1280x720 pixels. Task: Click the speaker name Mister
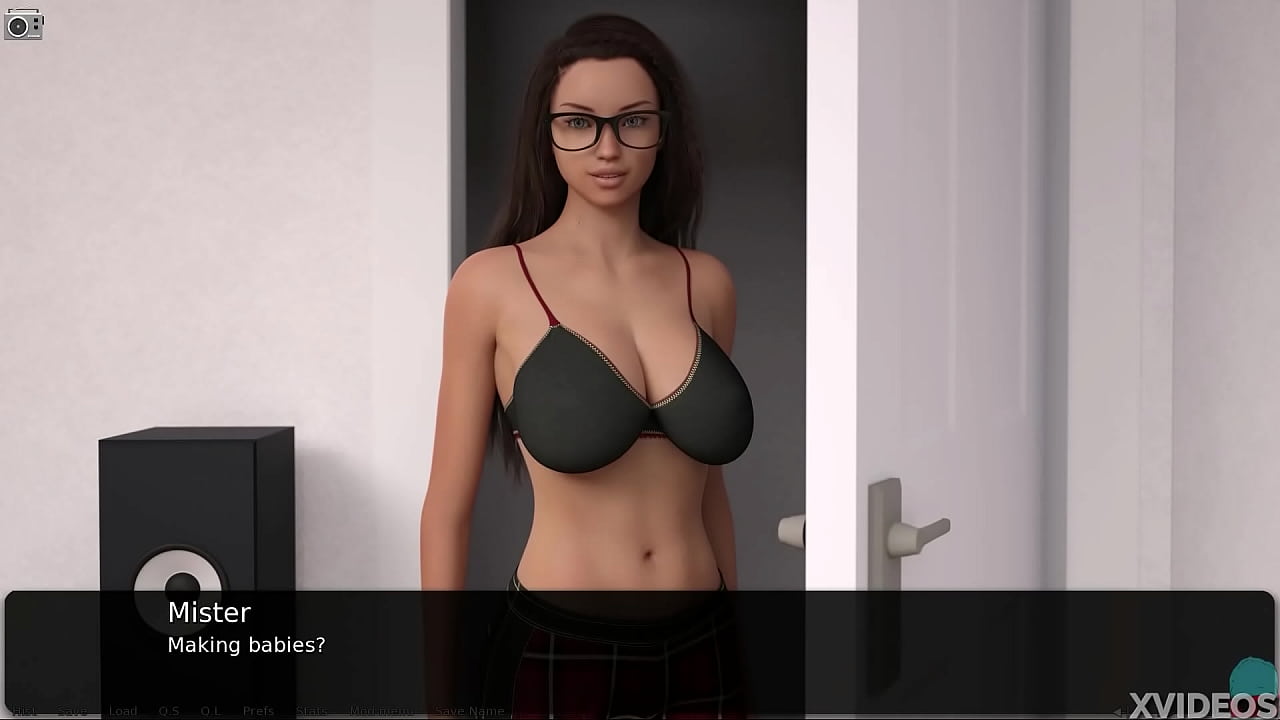(209, 612)
